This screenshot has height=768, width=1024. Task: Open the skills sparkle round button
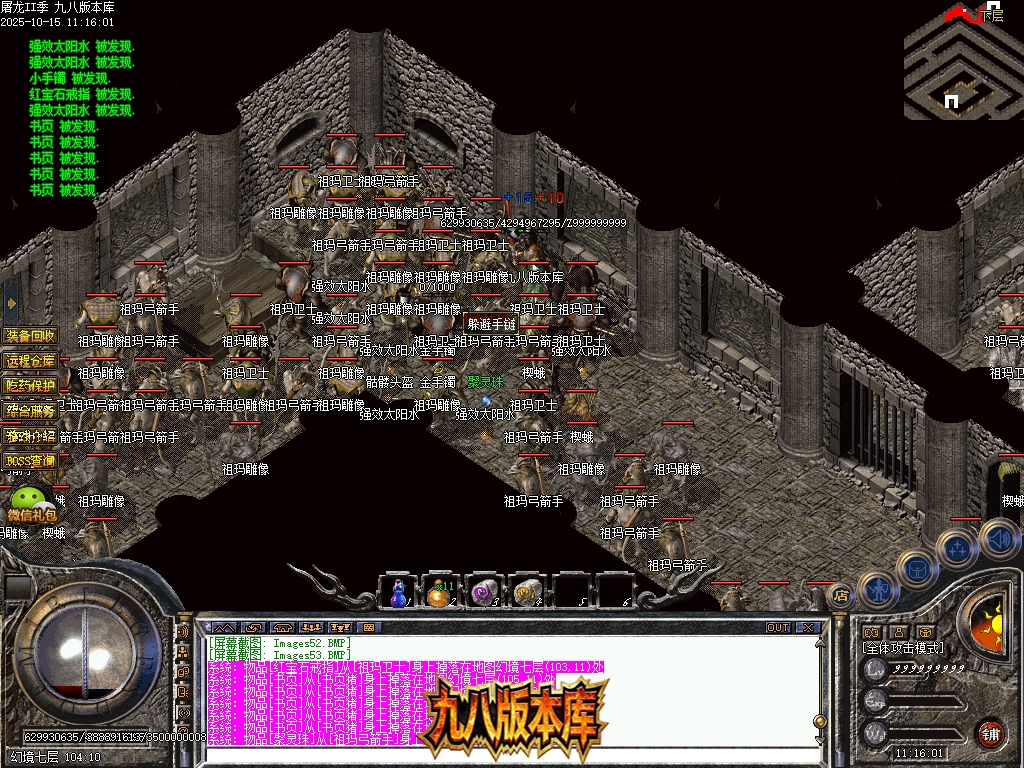[958, 548]
